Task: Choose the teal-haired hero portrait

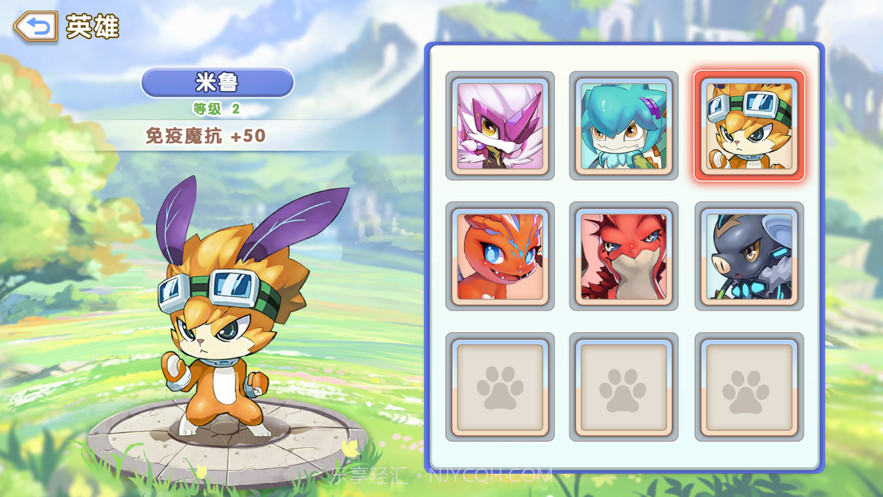Action: point(624,126)
